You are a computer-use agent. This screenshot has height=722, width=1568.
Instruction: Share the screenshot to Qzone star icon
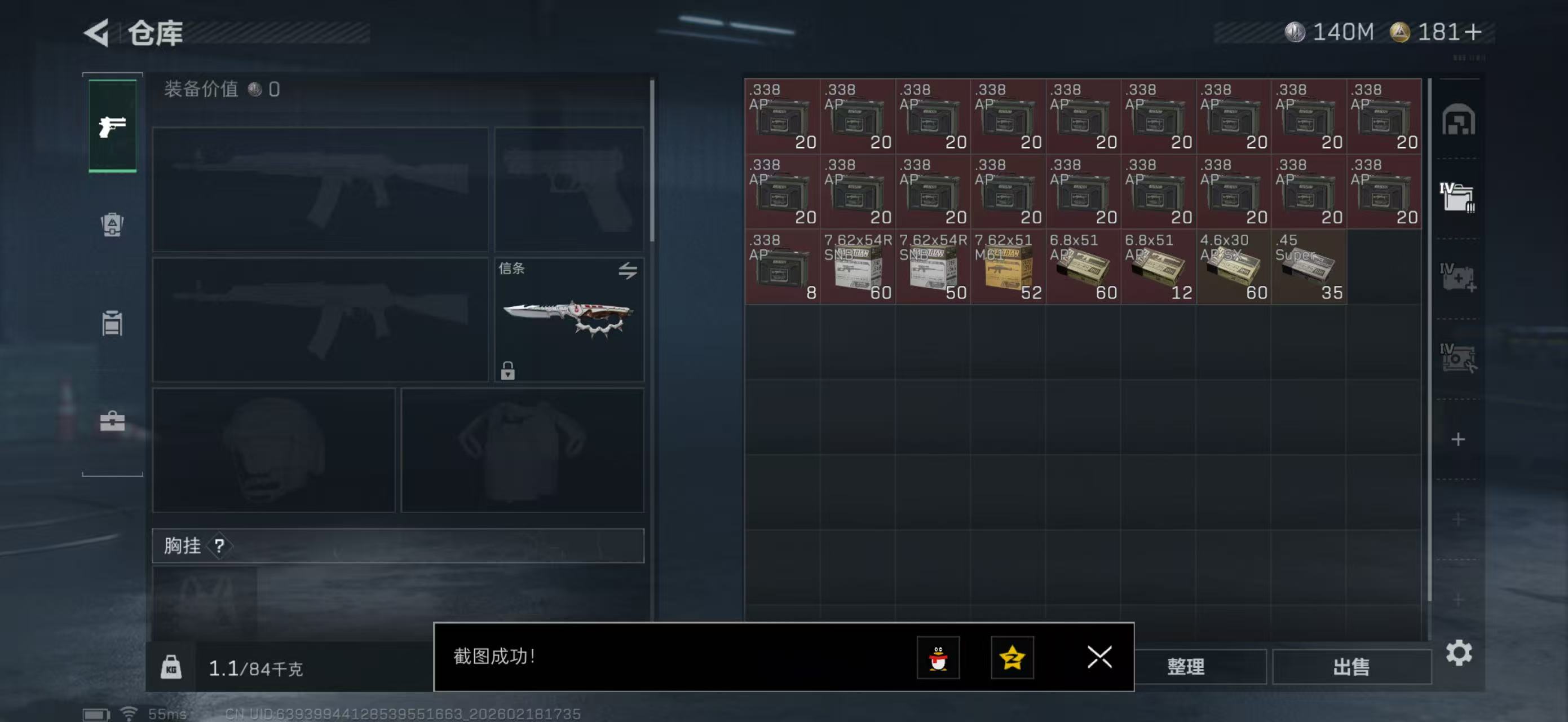tap(1013, 658)
